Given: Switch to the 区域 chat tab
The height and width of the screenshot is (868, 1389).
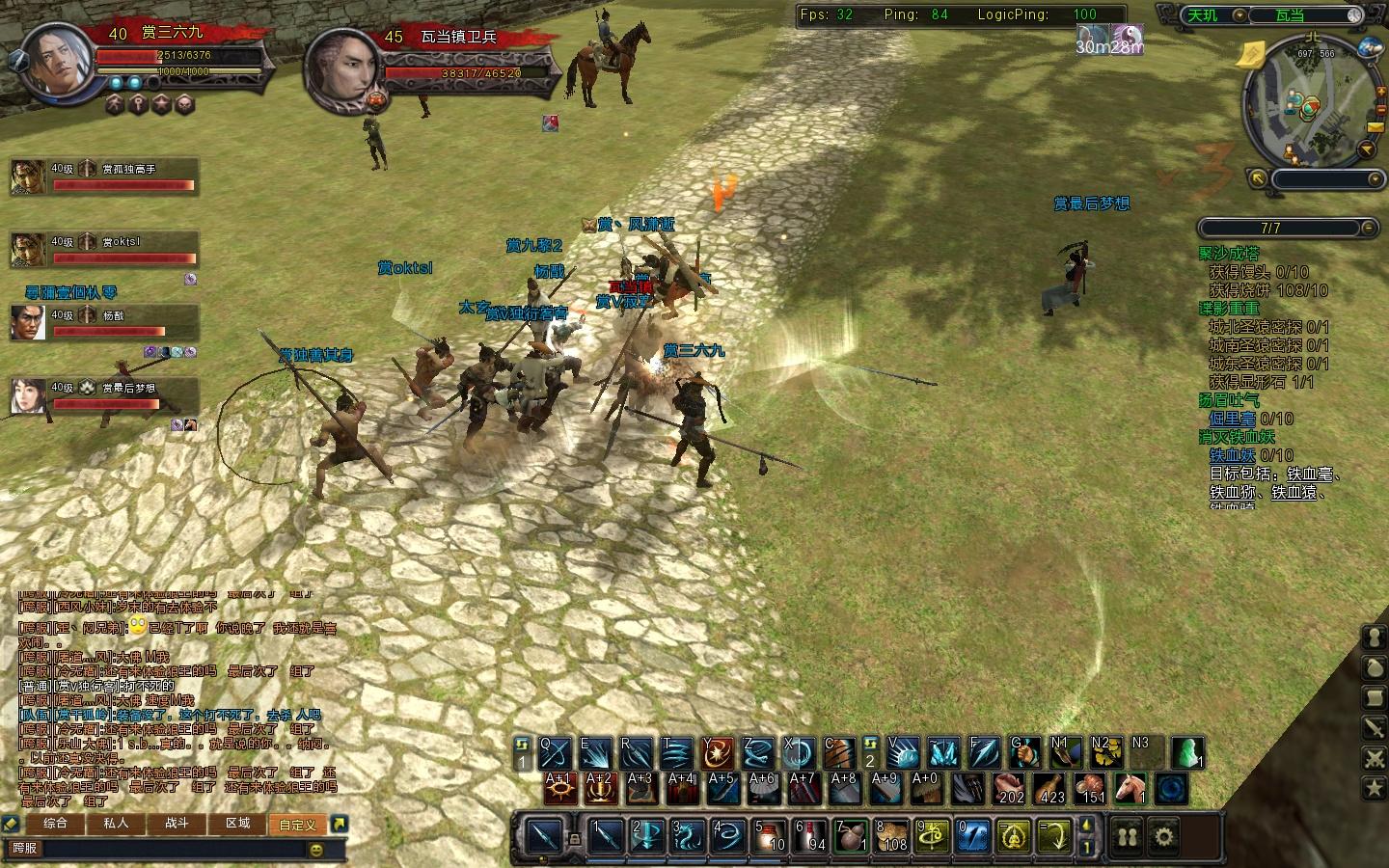Looking at the screenshot, I should point(237,824).
